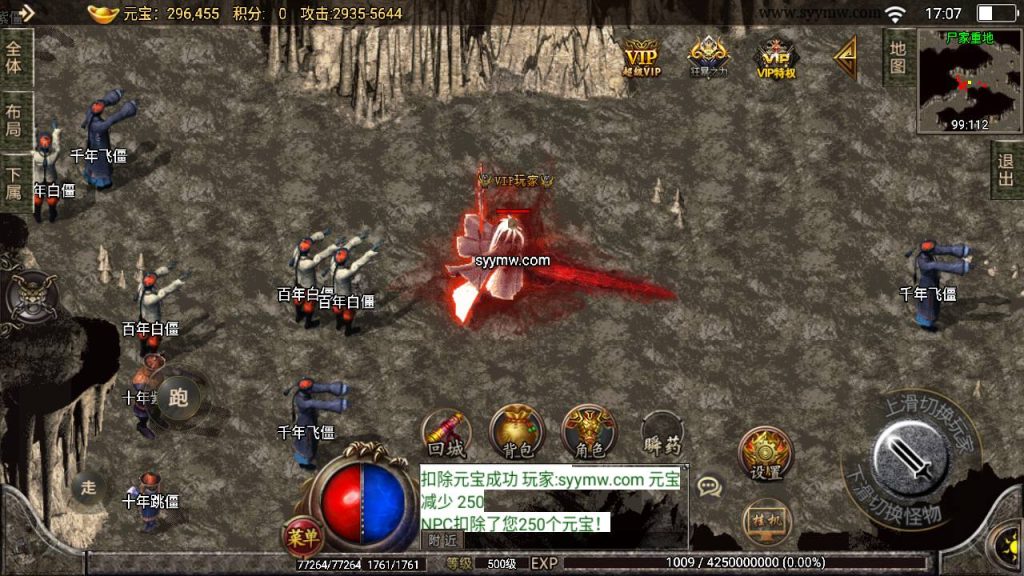Open the VIP特权 privileges icon
The height and width of the screenshot is (576, 1024).
coord(775,57)
